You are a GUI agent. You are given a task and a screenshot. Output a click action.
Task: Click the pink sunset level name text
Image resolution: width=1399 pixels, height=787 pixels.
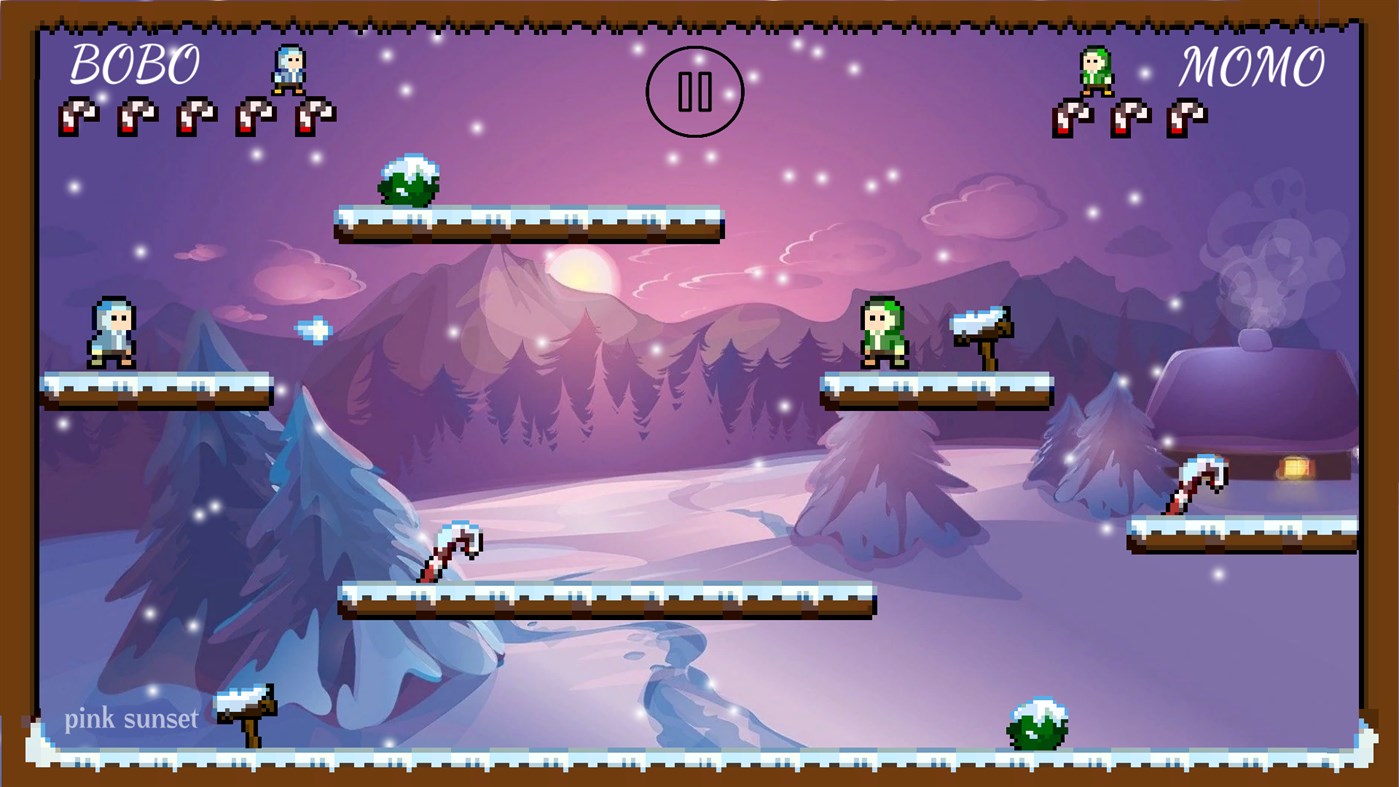[131, 717]
